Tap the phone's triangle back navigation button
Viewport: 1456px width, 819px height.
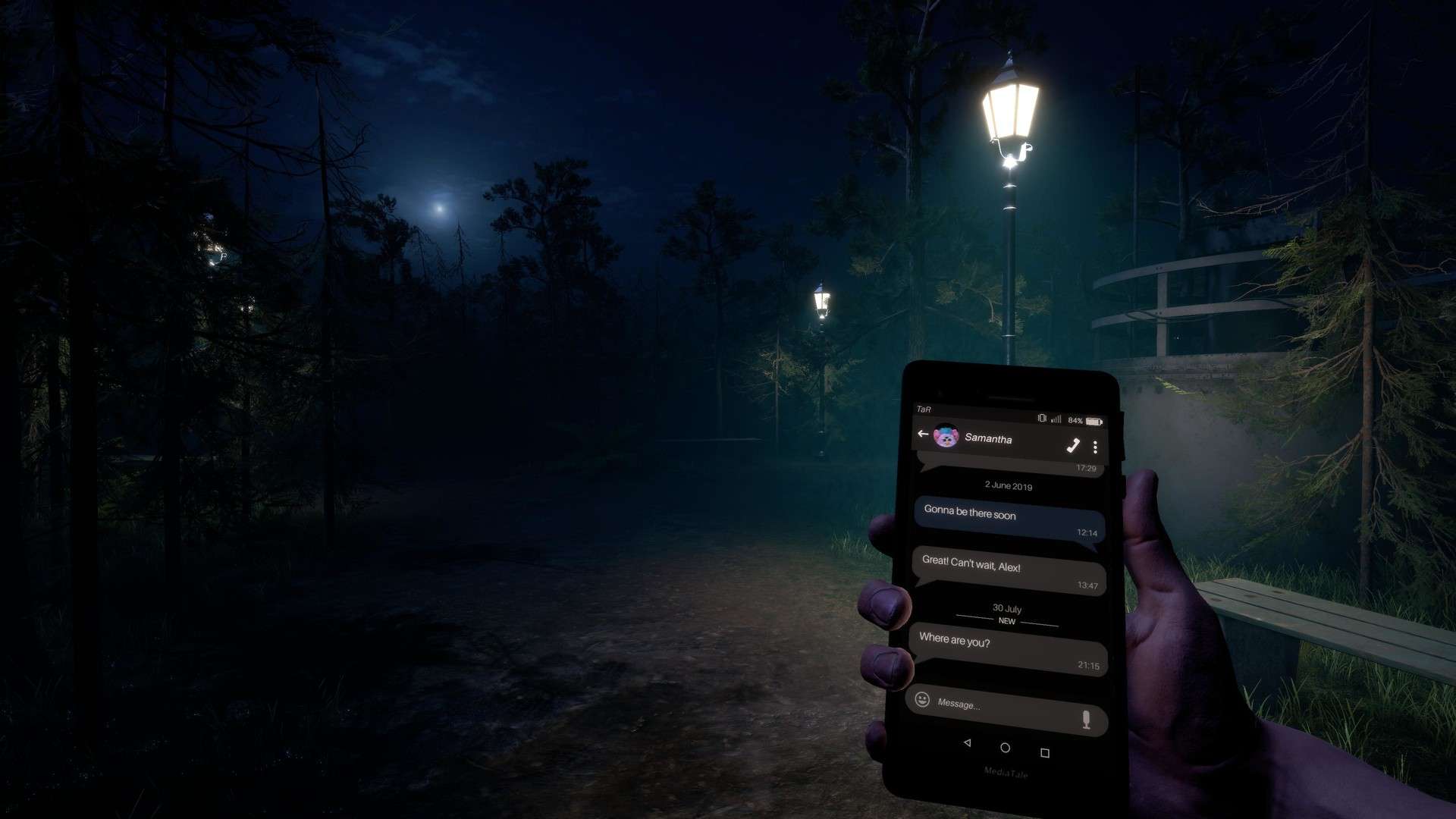pyautogui.click(x=967, y=743)
